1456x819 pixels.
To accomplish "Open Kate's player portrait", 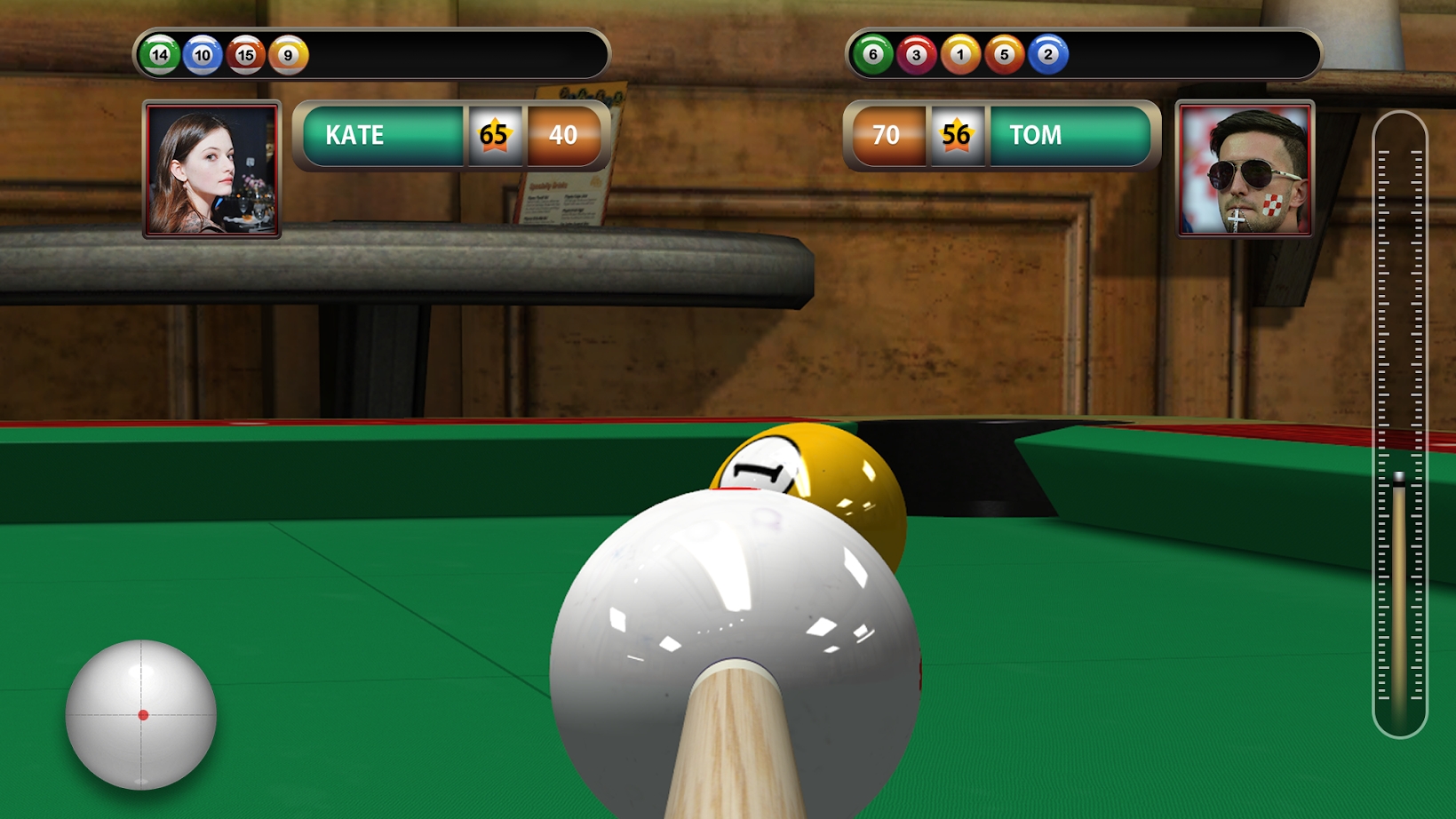I will (212, 169).
